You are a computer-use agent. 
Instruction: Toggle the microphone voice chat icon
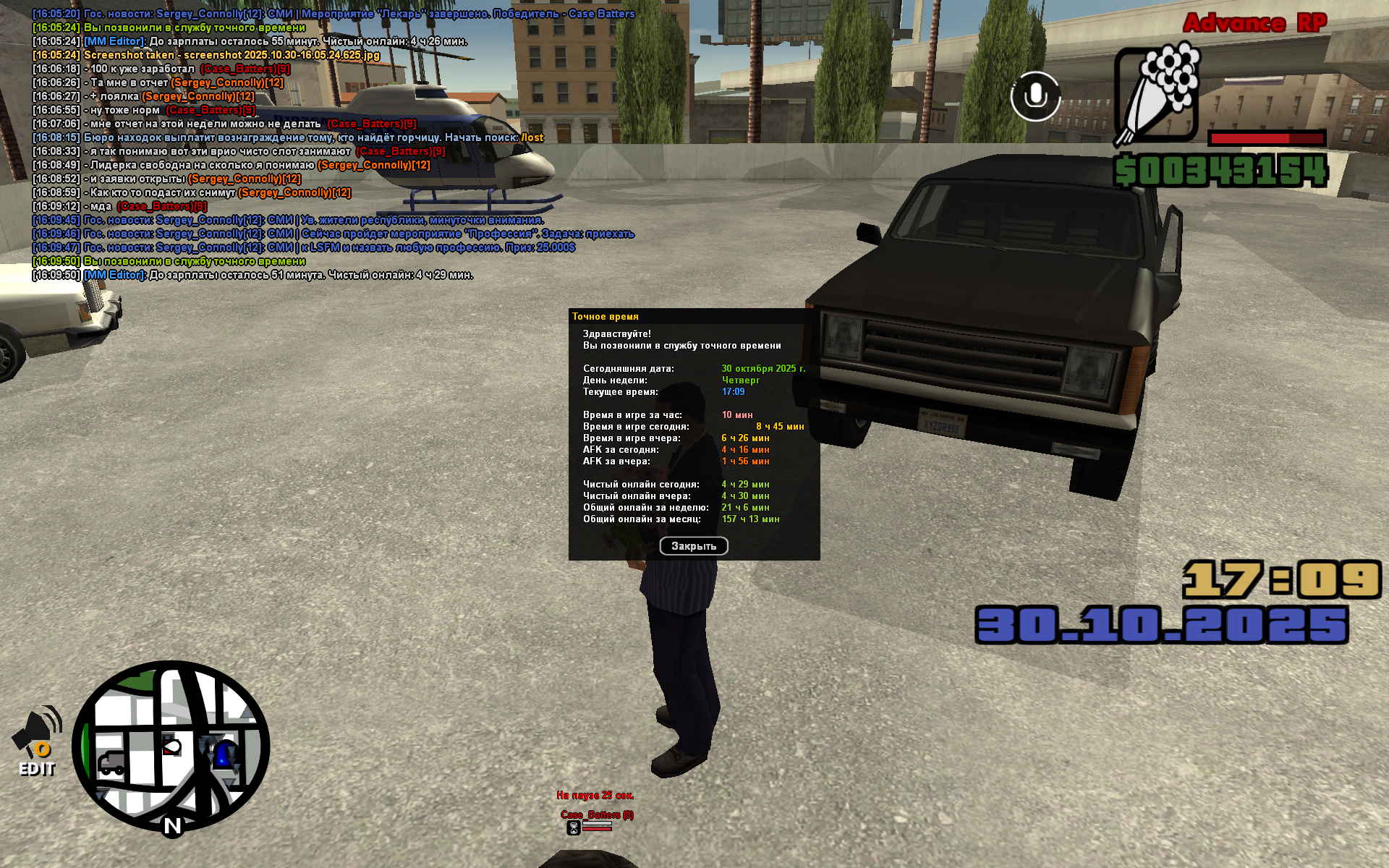1035,96
